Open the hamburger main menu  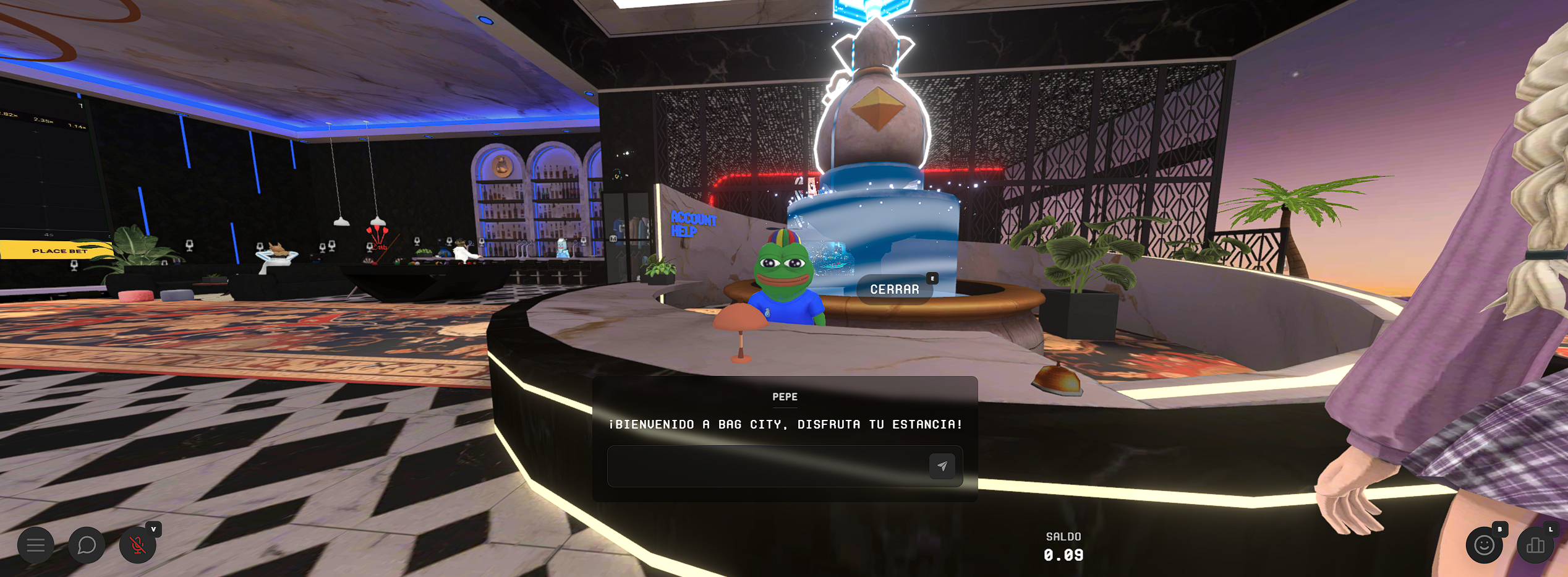pos(36,545)
